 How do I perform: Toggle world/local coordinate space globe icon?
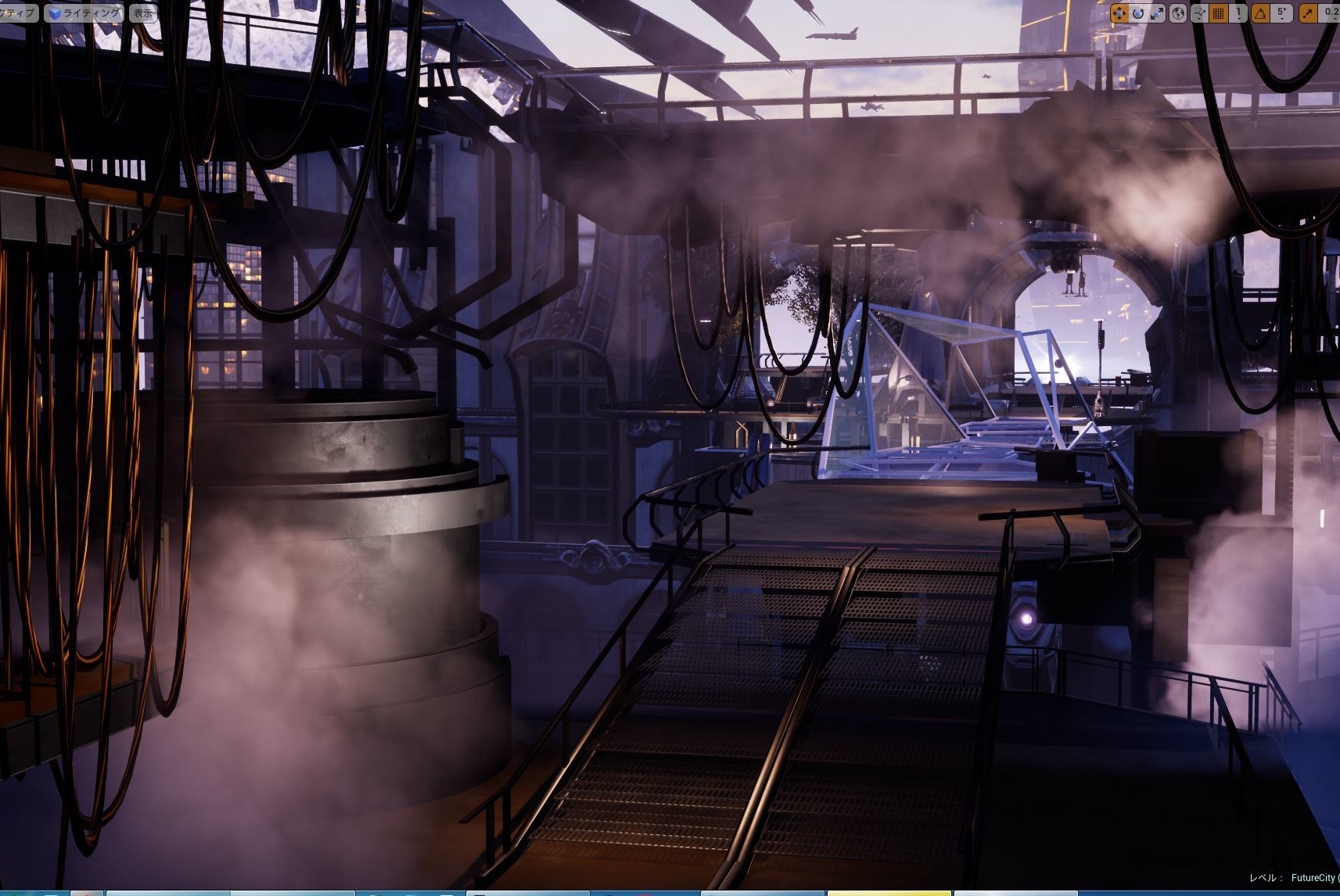coord(1178,13)
